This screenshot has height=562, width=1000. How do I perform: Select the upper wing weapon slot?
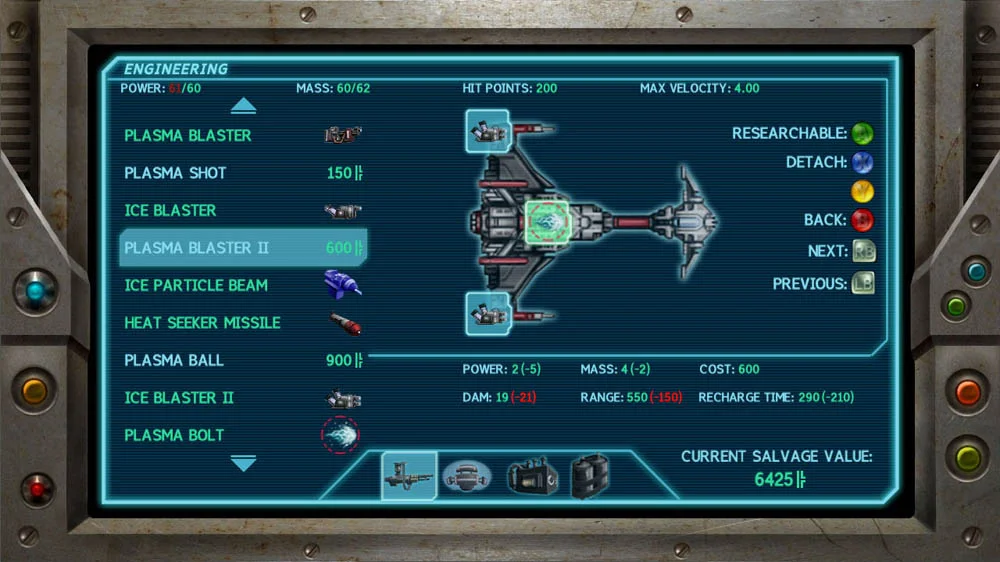pyautogui.click(x=487, y=131)
